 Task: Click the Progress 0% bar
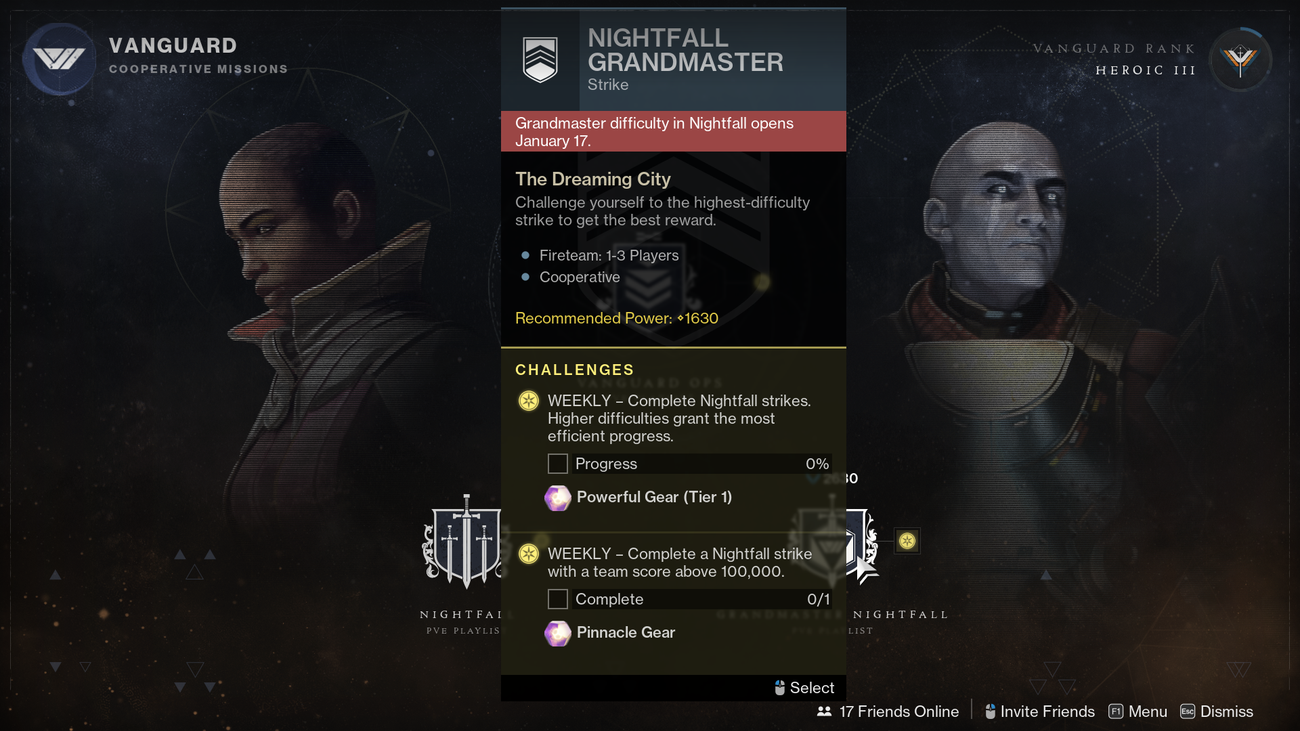tap(690, 463)
